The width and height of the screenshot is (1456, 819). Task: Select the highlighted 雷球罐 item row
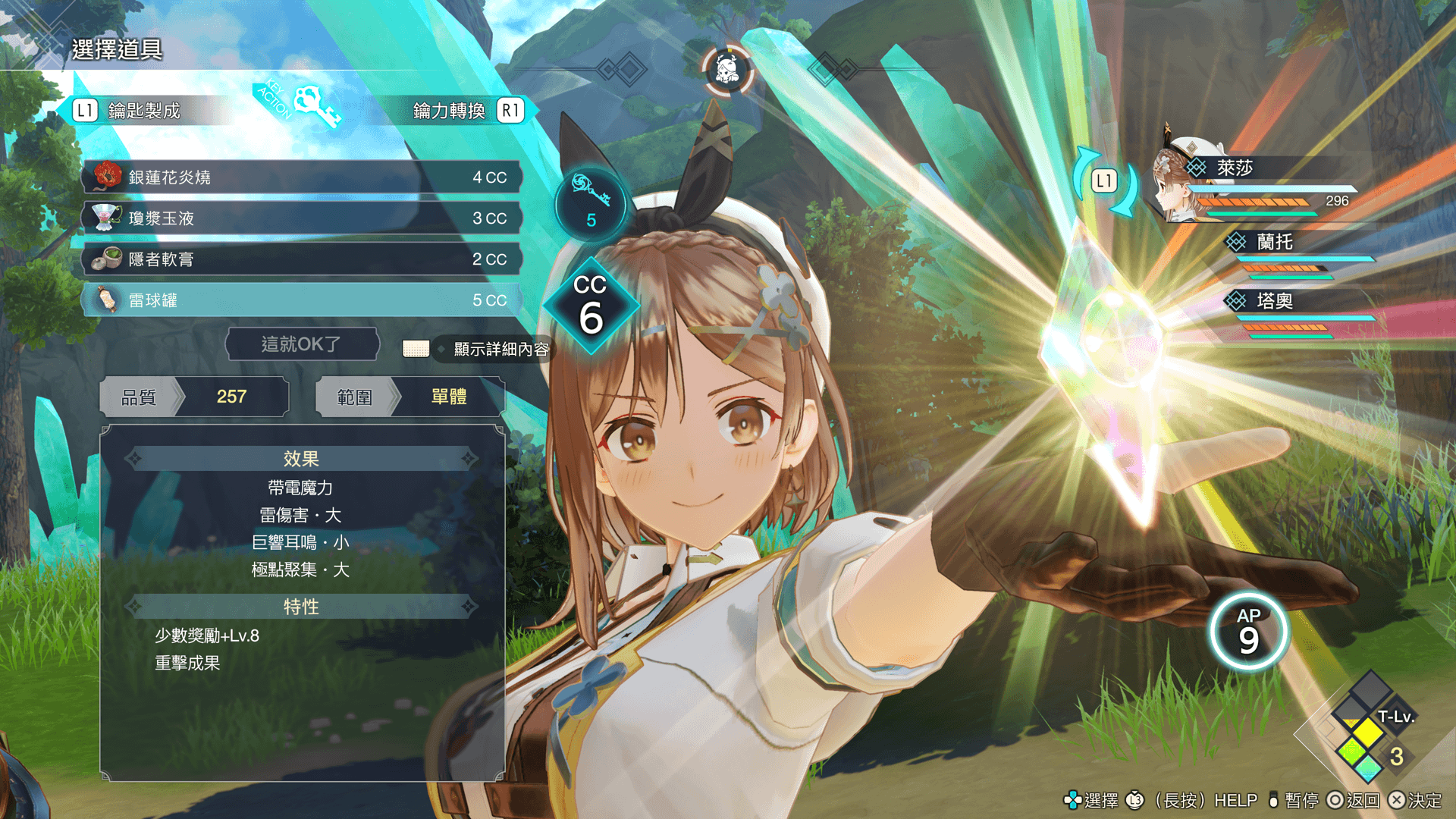302,300
